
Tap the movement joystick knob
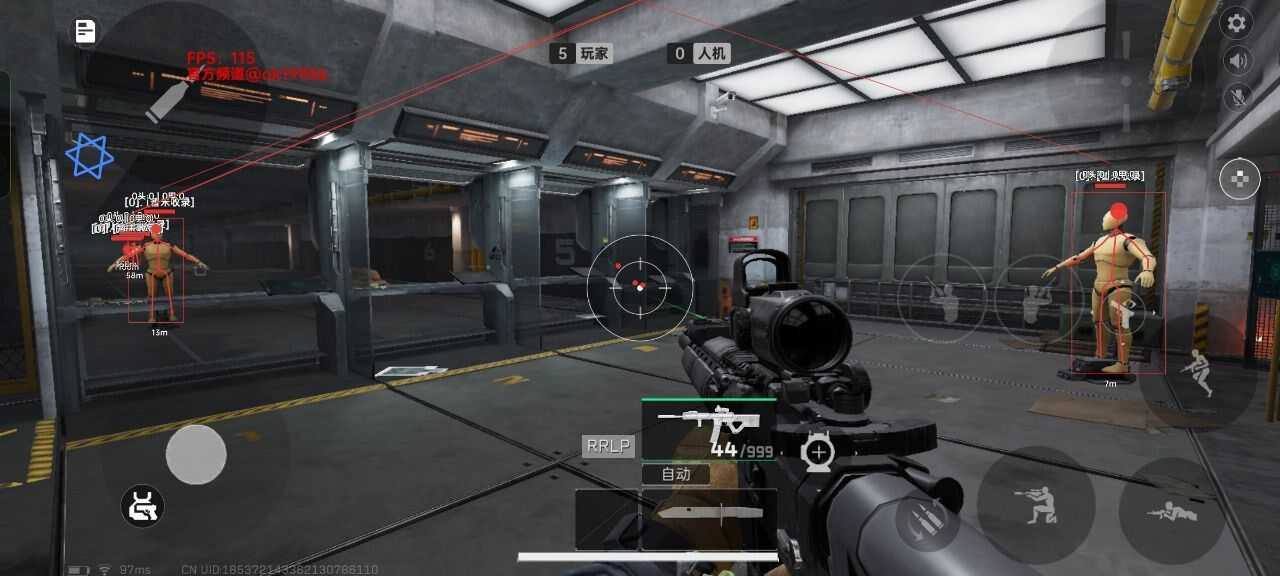click(x=196, y=455)
